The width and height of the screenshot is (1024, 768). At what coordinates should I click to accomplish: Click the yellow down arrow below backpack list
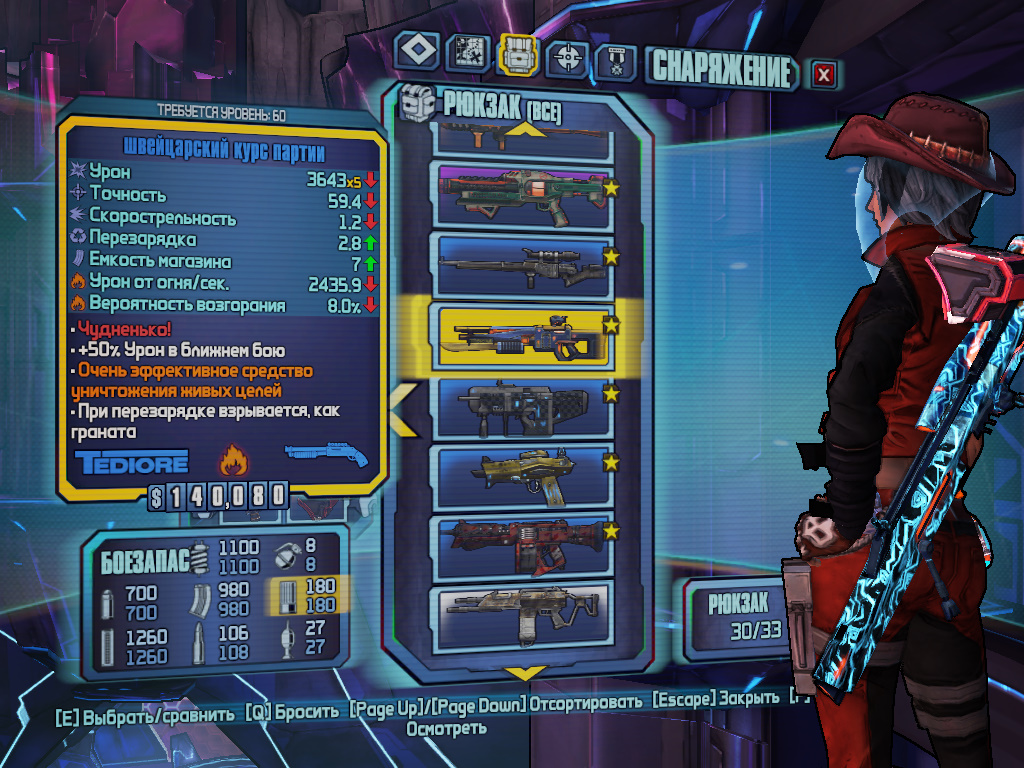(525, 672)
